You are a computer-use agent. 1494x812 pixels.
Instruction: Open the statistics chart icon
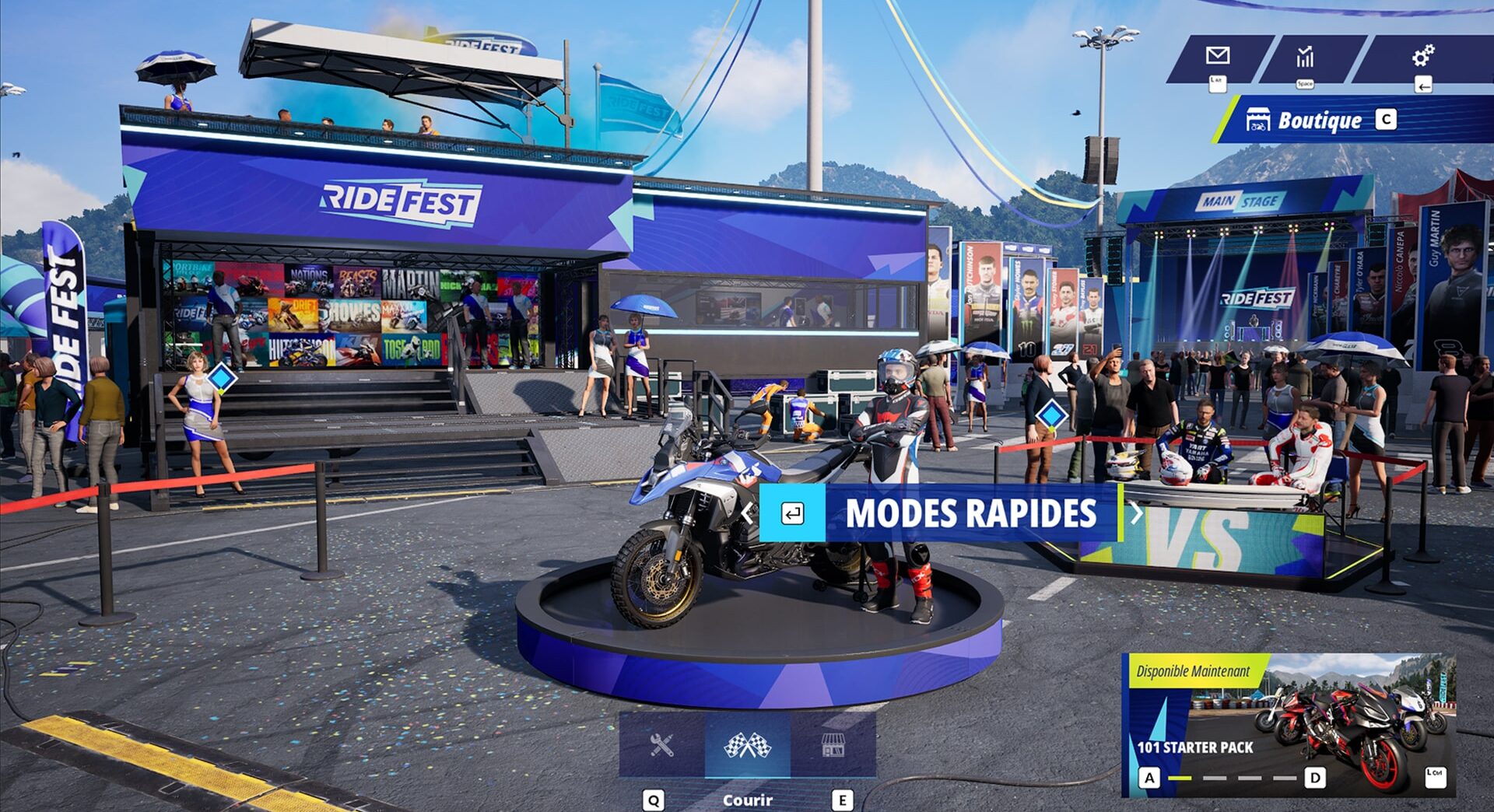click(x=1305, y=56)
